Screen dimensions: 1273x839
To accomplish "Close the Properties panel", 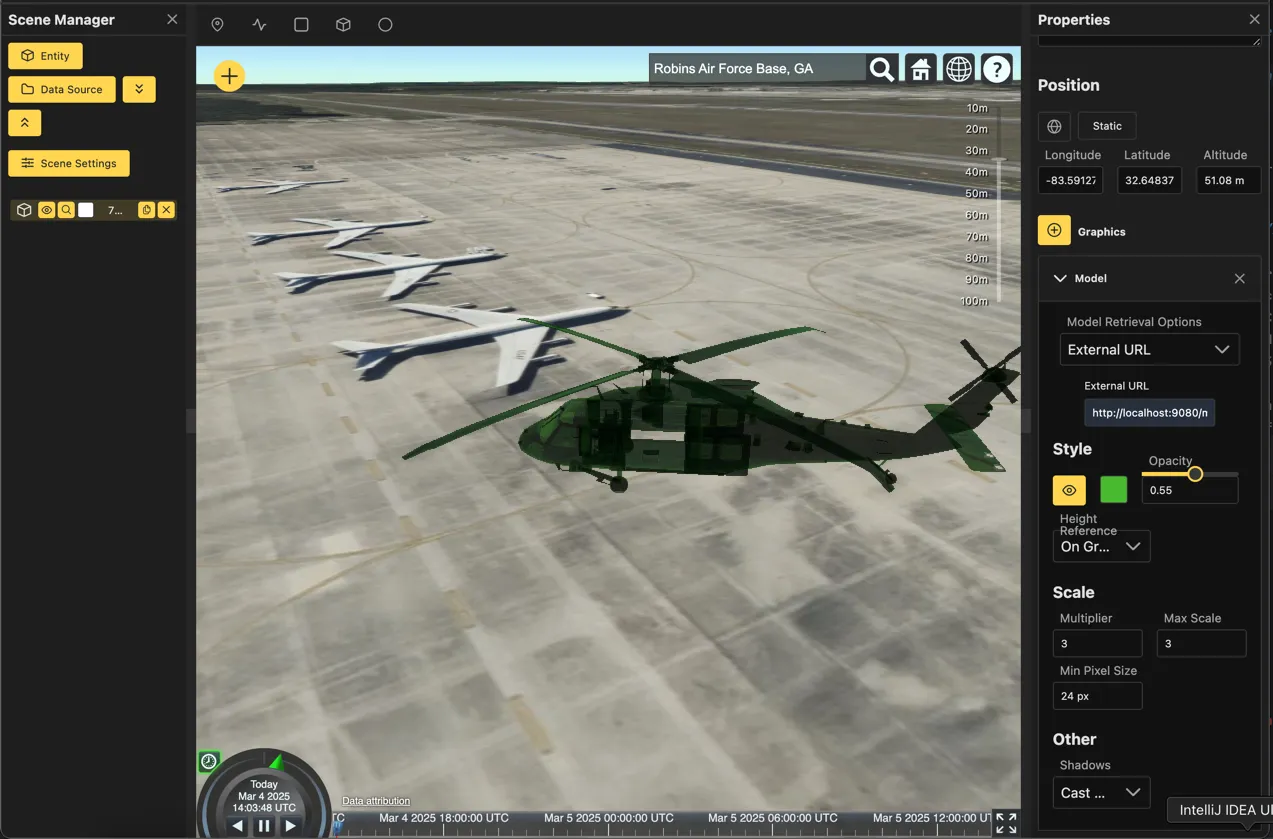I will pyautogui.click(x=1254, y=20).
